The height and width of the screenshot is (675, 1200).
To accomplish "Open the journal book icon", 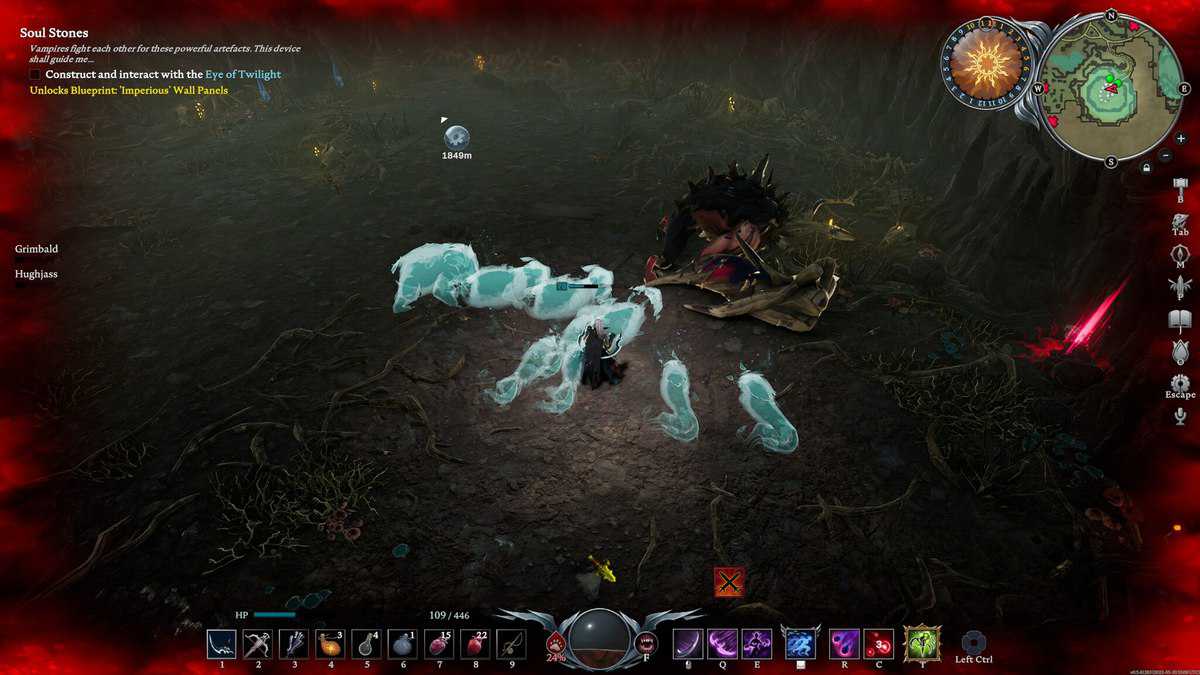I will (x=1180, y=320).
